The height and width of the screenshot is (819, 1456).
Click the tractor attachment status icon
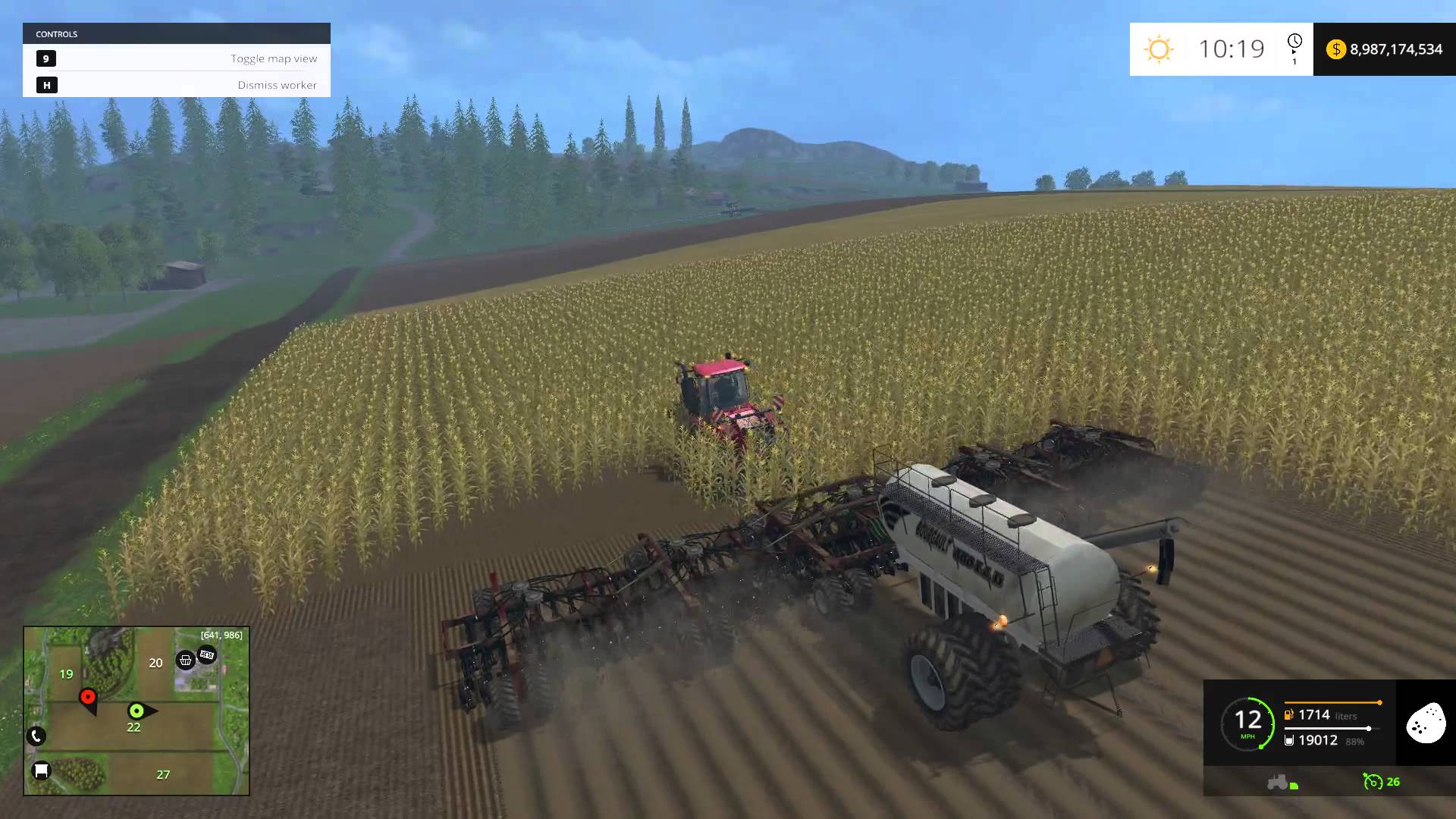[x=1282, y=782]
